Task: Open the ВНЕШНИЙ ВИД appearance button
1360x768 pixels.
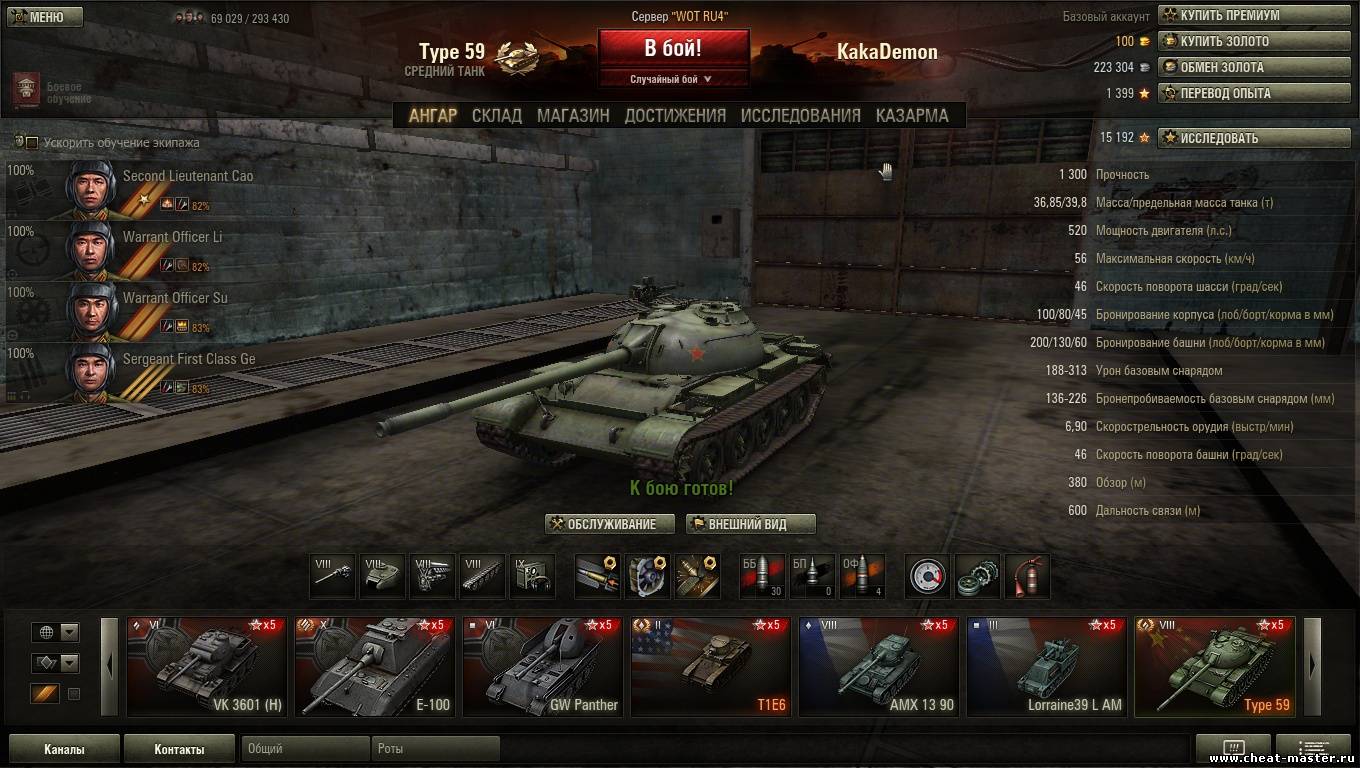Action: coord(751,524)
